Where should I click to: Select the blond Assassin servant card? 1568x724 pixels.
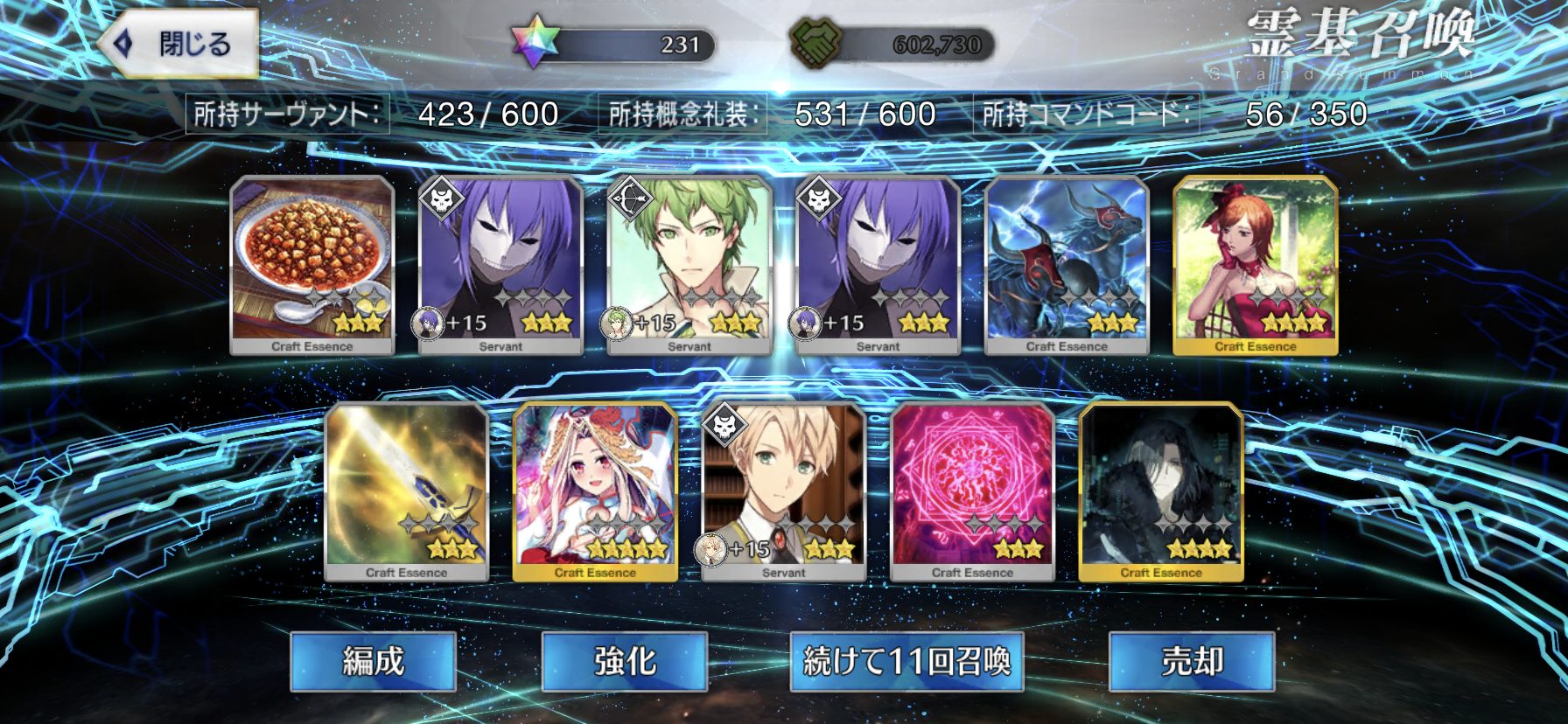coord(784,491)
